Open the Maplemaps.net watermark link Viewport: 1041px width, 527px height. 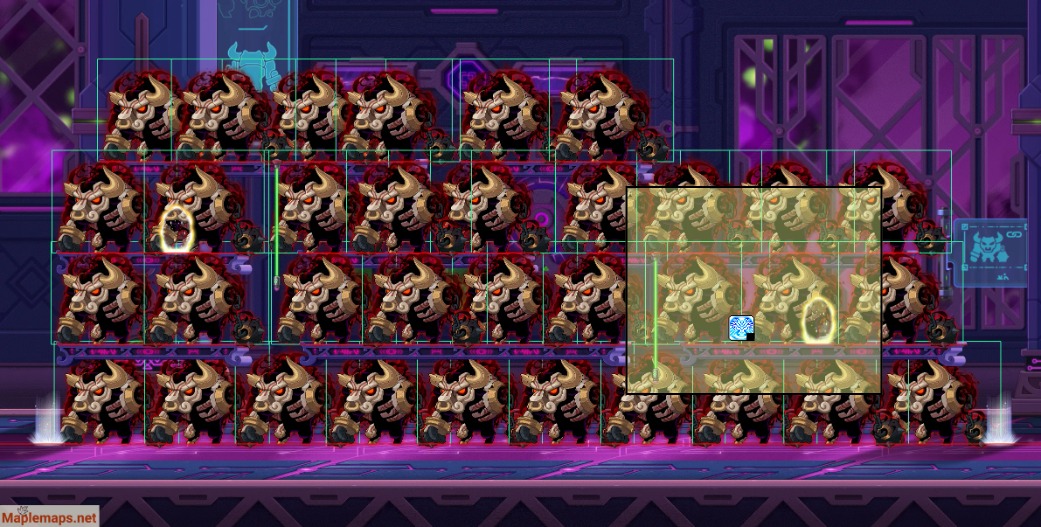(x=50, y=517)
